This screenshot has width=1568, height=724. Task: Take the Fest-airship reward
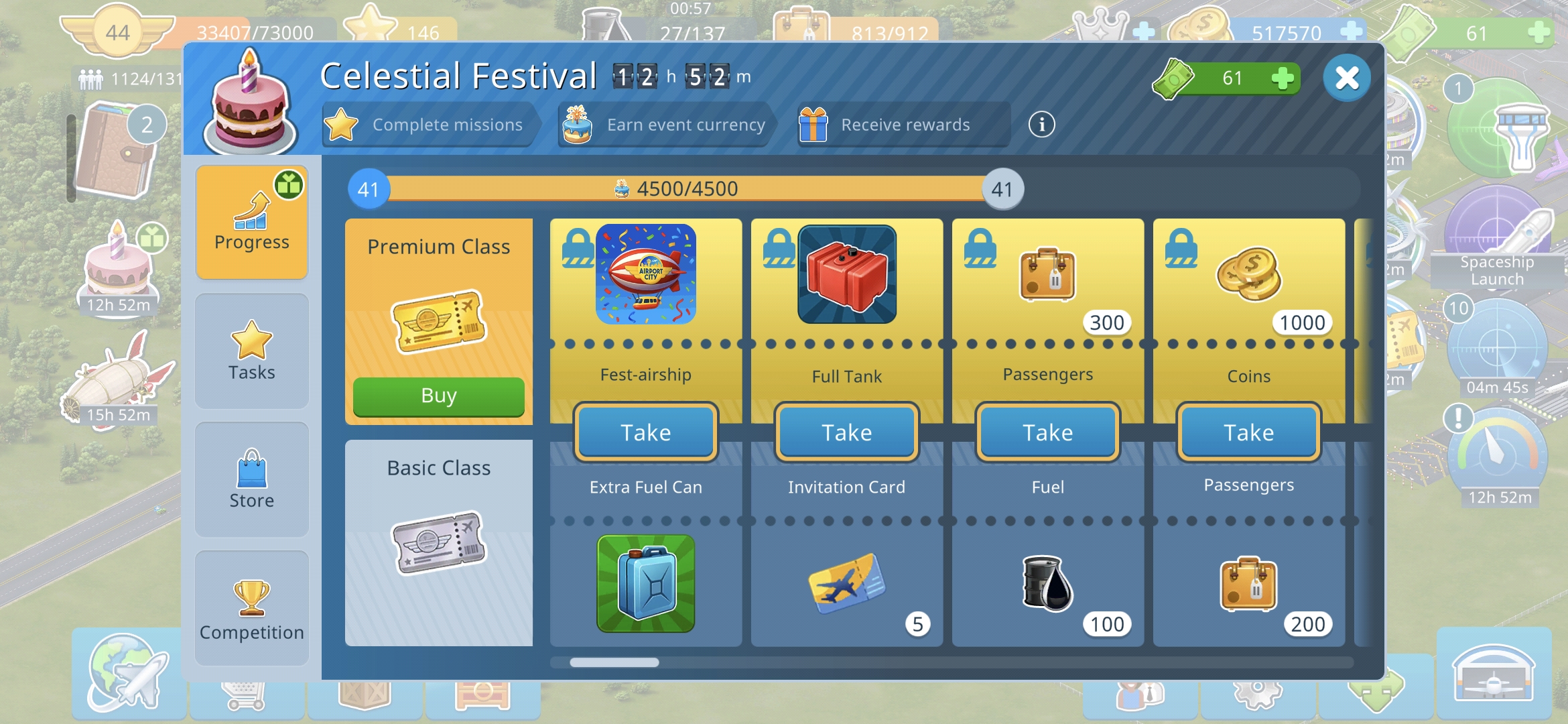click(645, 432)
